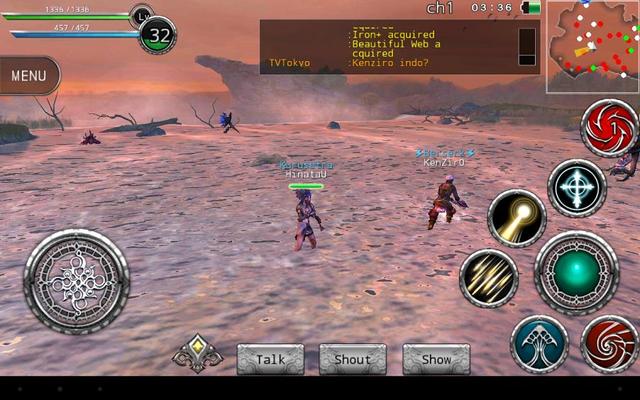
Task: Open the MENU button
Action: (x=29, y=75)
